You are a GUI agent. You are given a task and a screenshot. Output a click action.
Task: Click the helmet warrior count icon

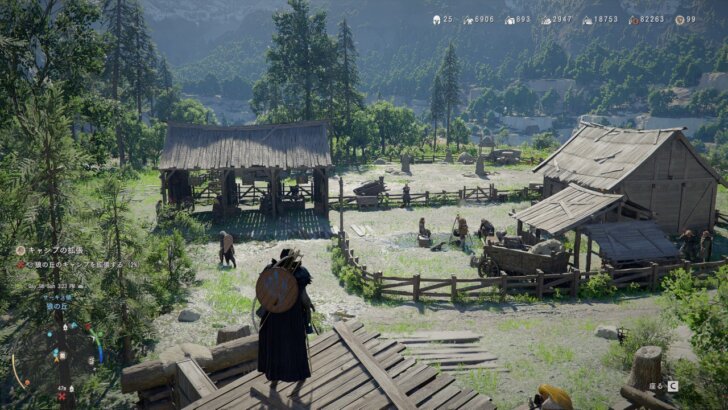437,19
